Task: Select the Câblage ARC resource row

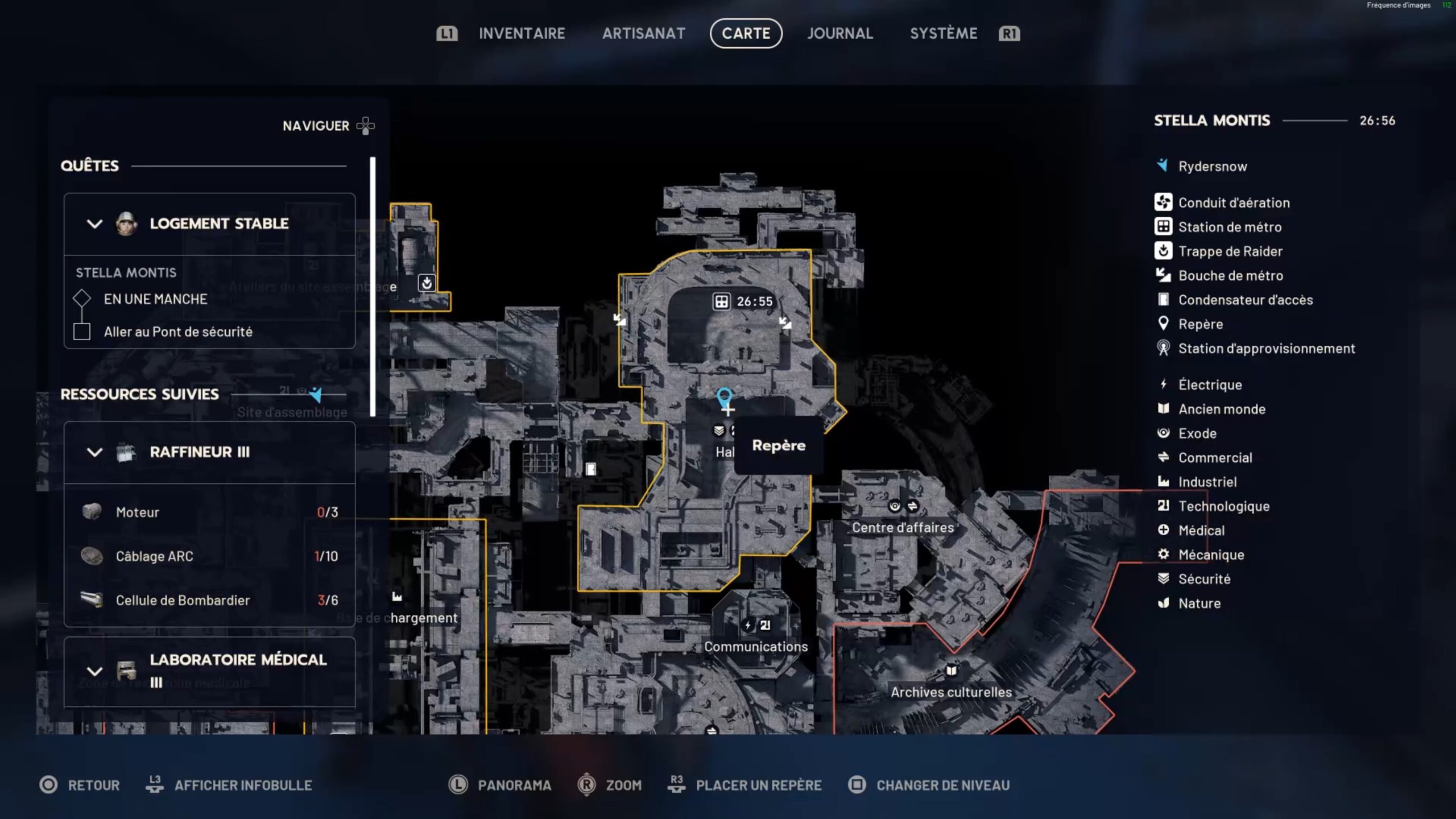Action: (x=209, y=556)
